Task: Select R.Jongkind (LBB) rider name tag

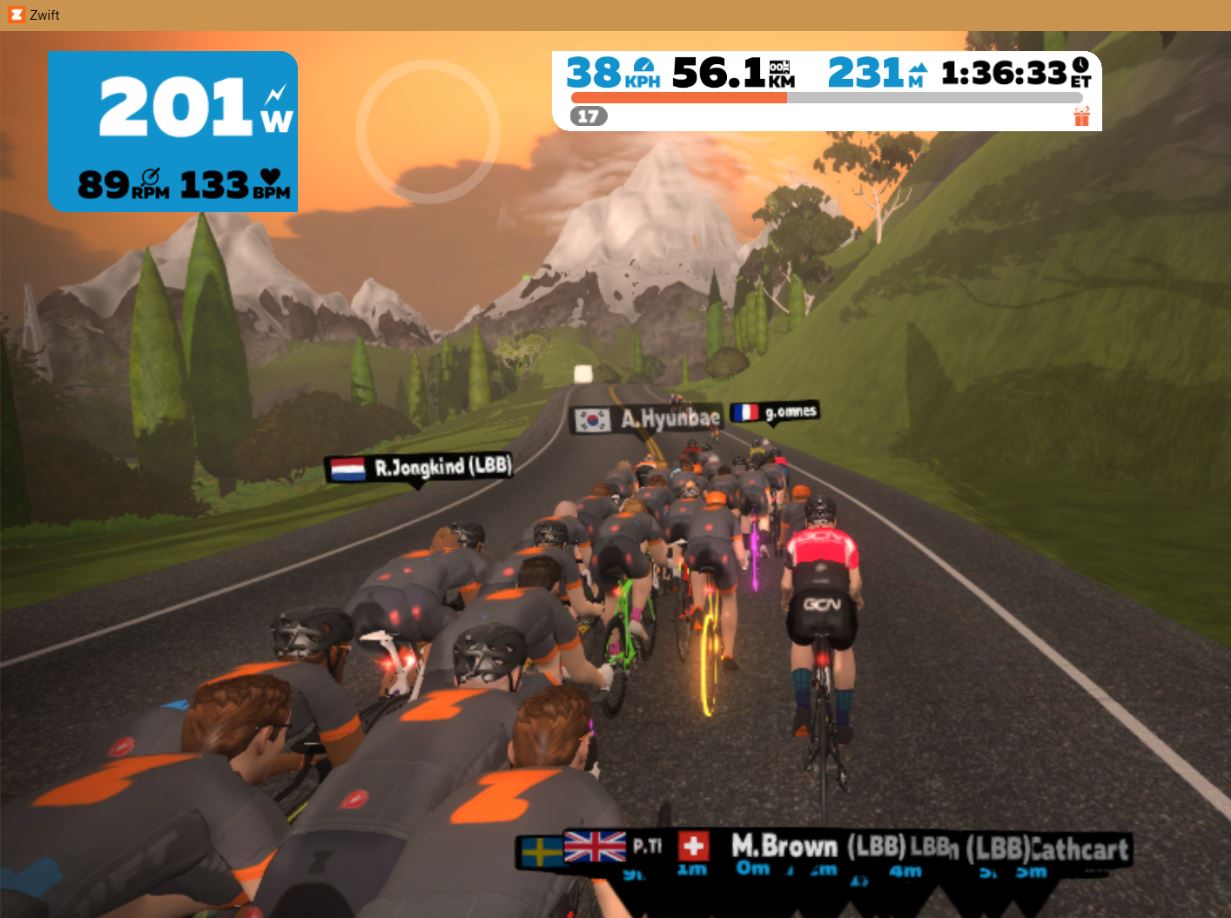Action: pos(419,468)
